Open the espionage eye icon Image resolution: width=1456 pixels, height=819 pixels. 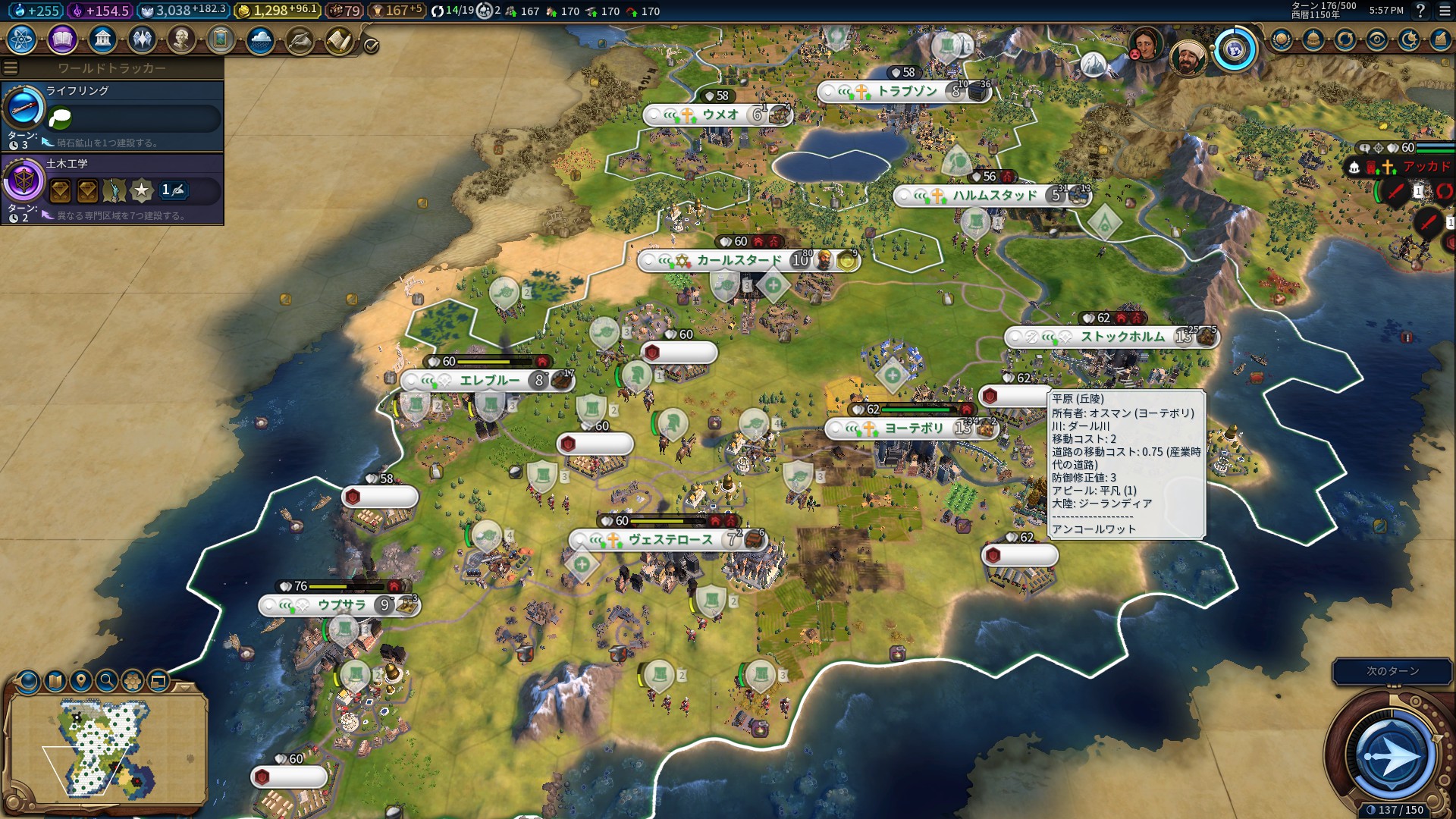(1377, 39)
